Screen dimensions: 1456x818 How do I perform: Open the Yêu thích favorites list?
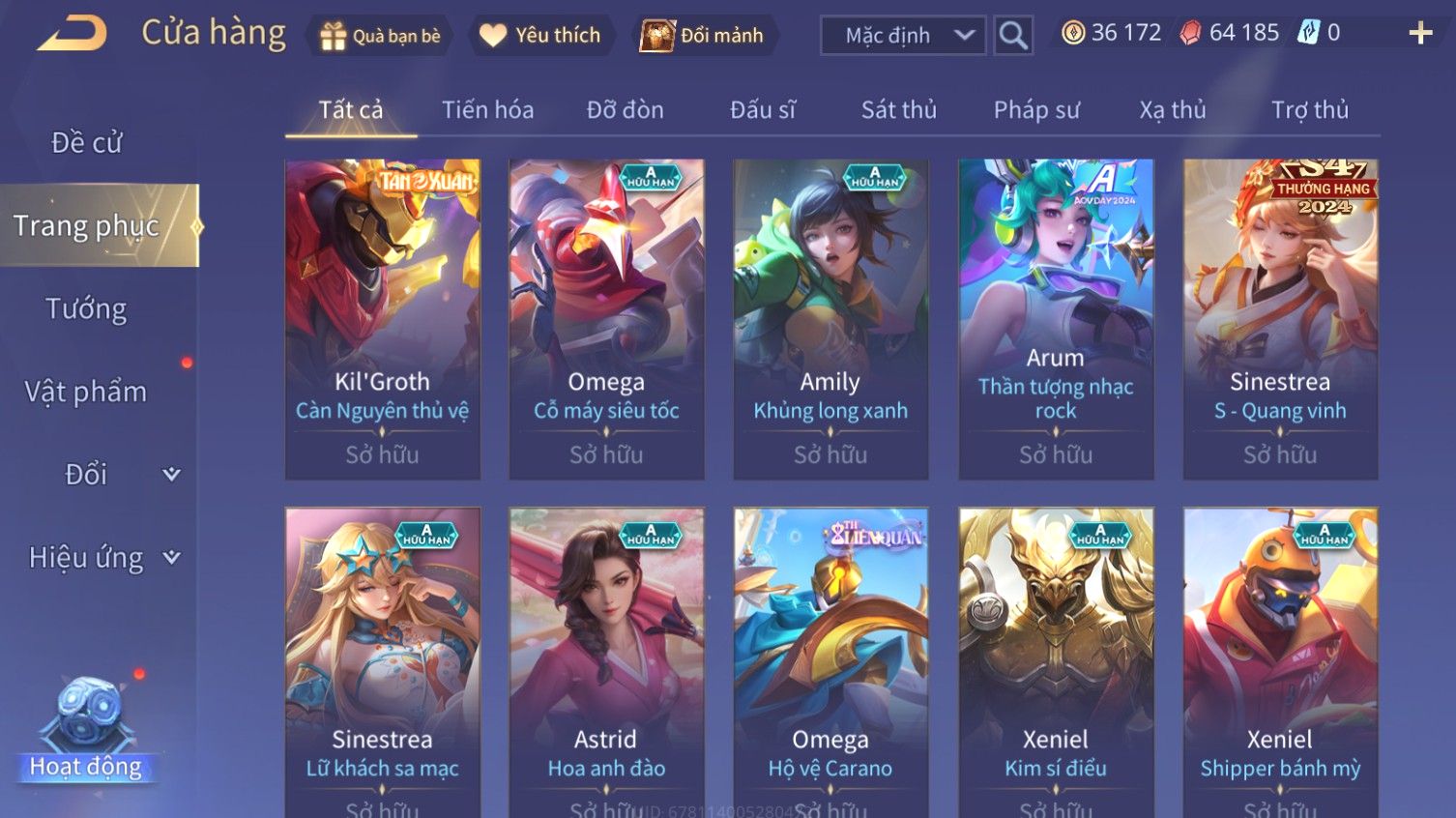click(x=540, y=36)
